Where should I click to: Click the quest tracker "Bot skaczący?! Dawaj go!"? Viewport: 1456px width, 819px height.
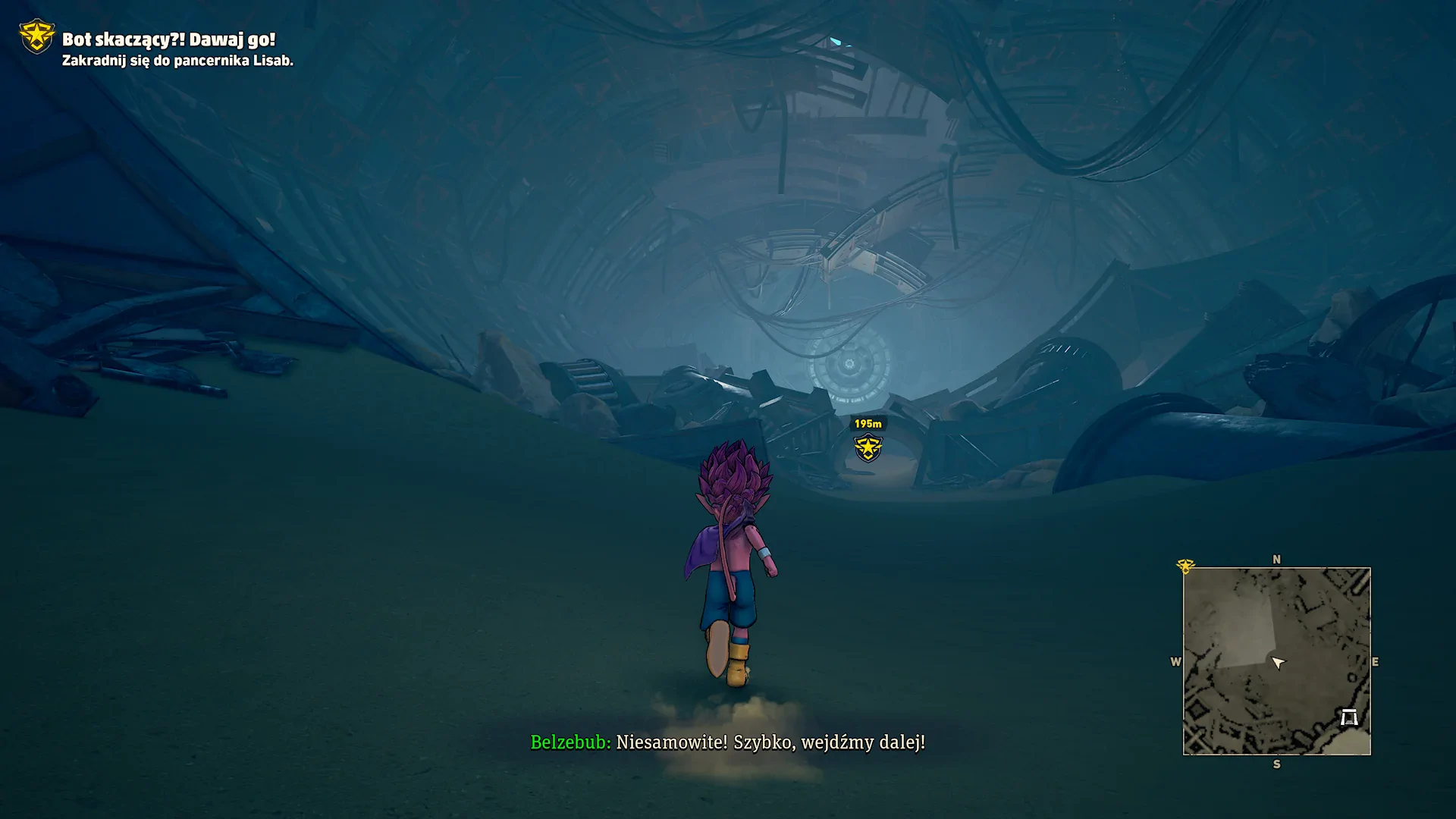click(168, 39)
